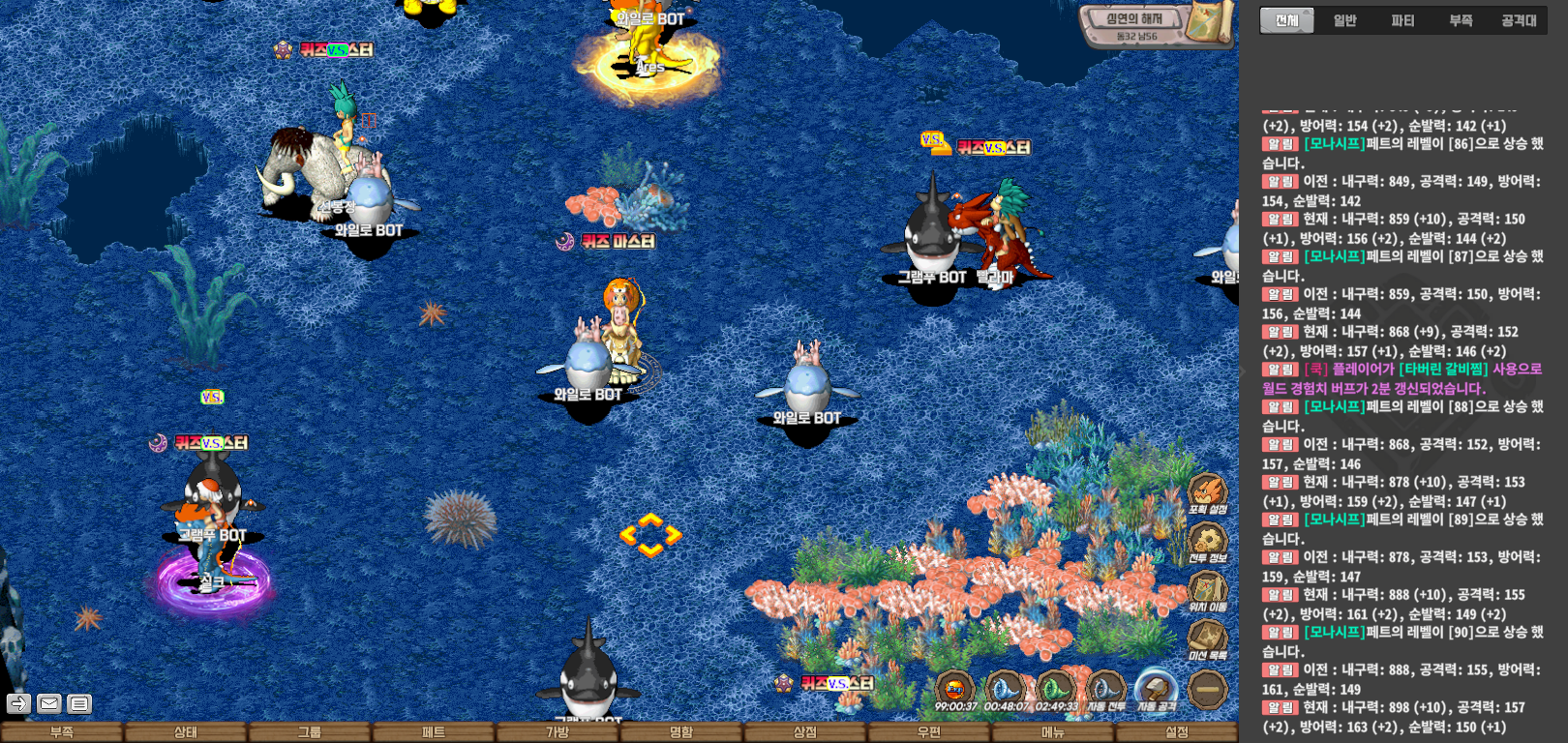1568x743 pixels.
Task: Open the world map scroll icon
Action: click(1212, 21)
